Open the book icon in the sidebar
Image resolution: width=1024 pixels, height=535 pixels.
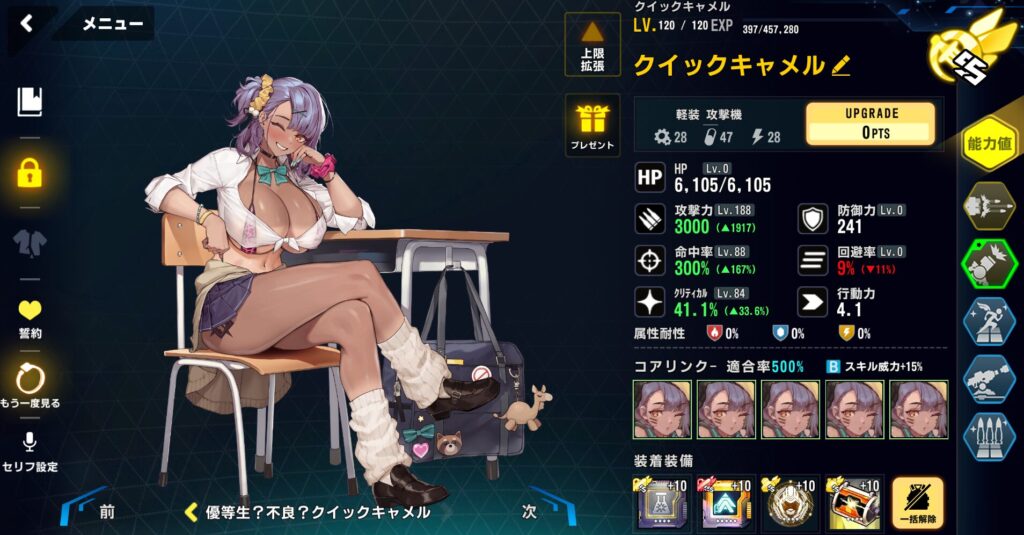pyautogui.click(x=30, y=101)
